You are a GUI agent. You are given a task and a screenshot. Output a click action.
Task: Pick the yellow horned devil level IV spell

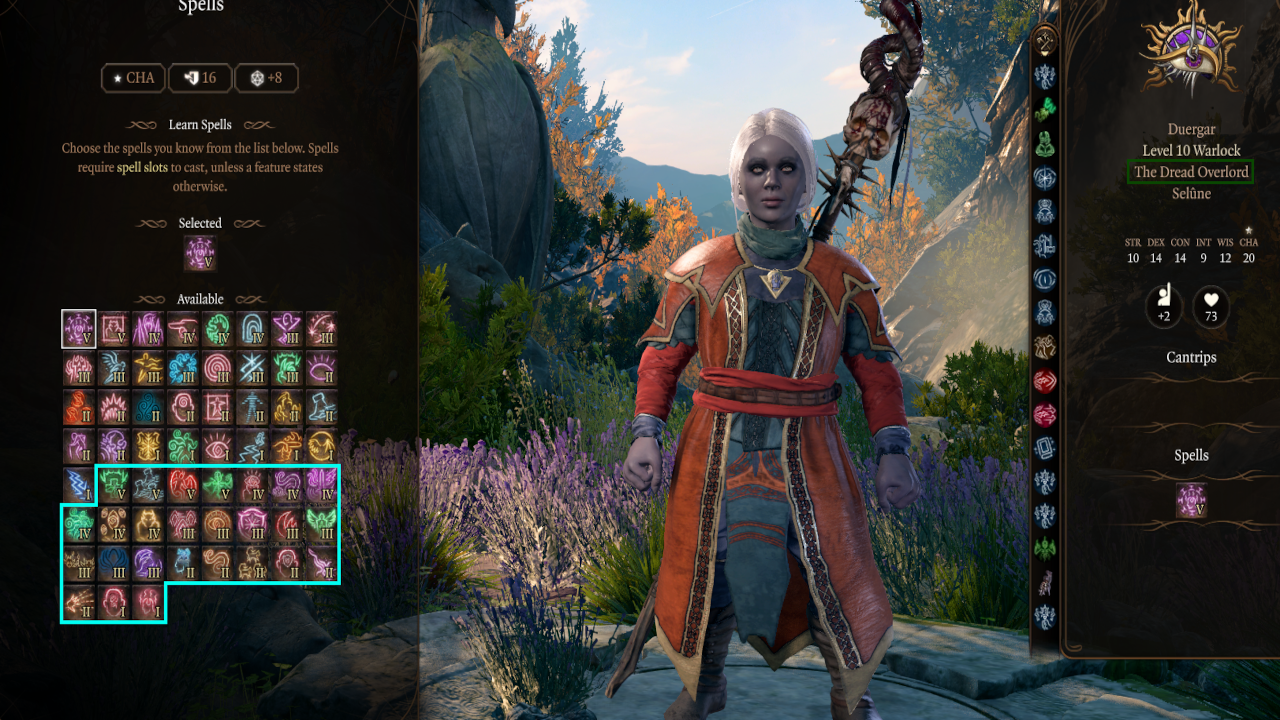pyautogui.click(x=149, y=524)
